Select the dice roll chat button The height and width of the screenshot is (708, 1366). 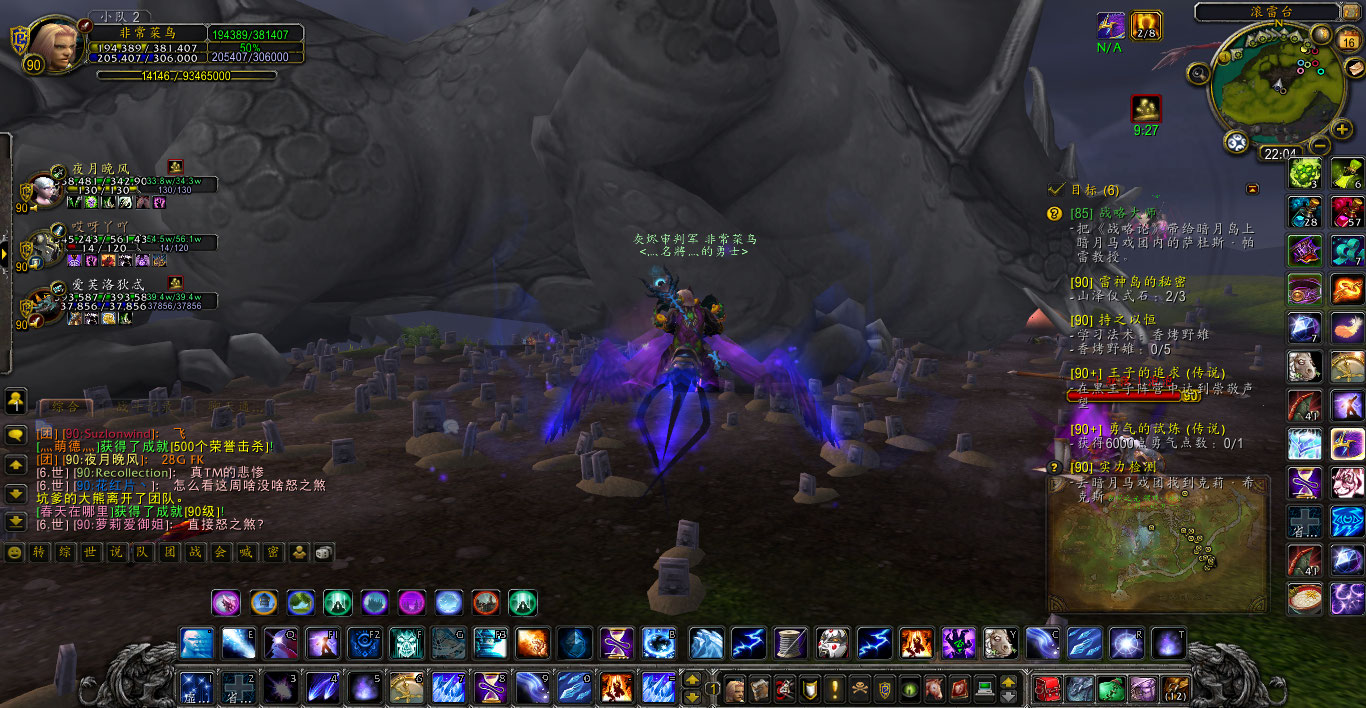coord(324,552)
